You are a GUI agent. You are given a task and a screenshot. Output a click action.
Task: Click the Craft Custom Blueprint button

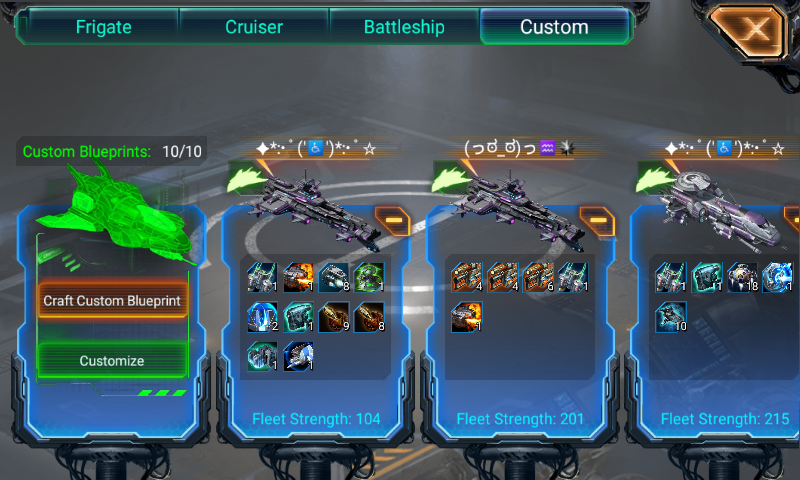click(112, 300)
